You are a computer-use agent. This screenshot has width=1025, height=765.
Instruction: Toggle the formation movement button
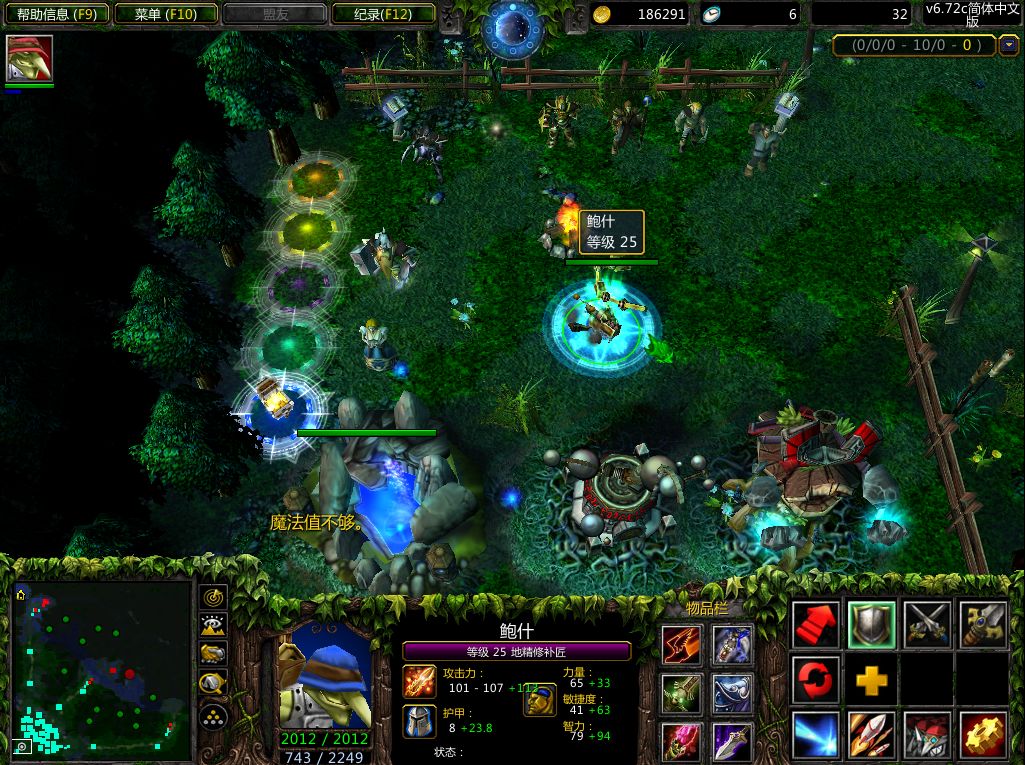213,716
